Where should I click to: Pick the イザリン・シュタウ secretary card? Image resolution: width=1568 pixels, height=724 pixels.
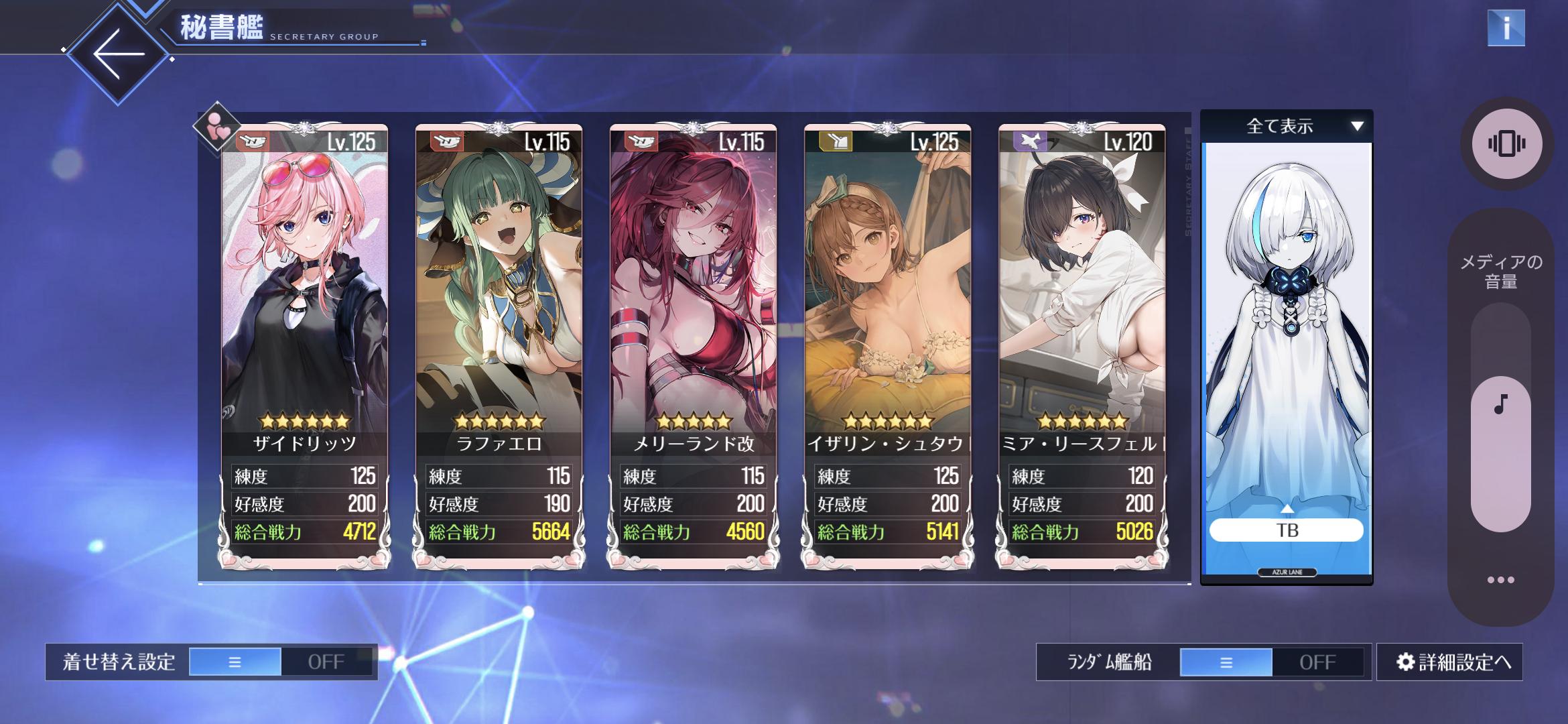click(x=887, y=302)
